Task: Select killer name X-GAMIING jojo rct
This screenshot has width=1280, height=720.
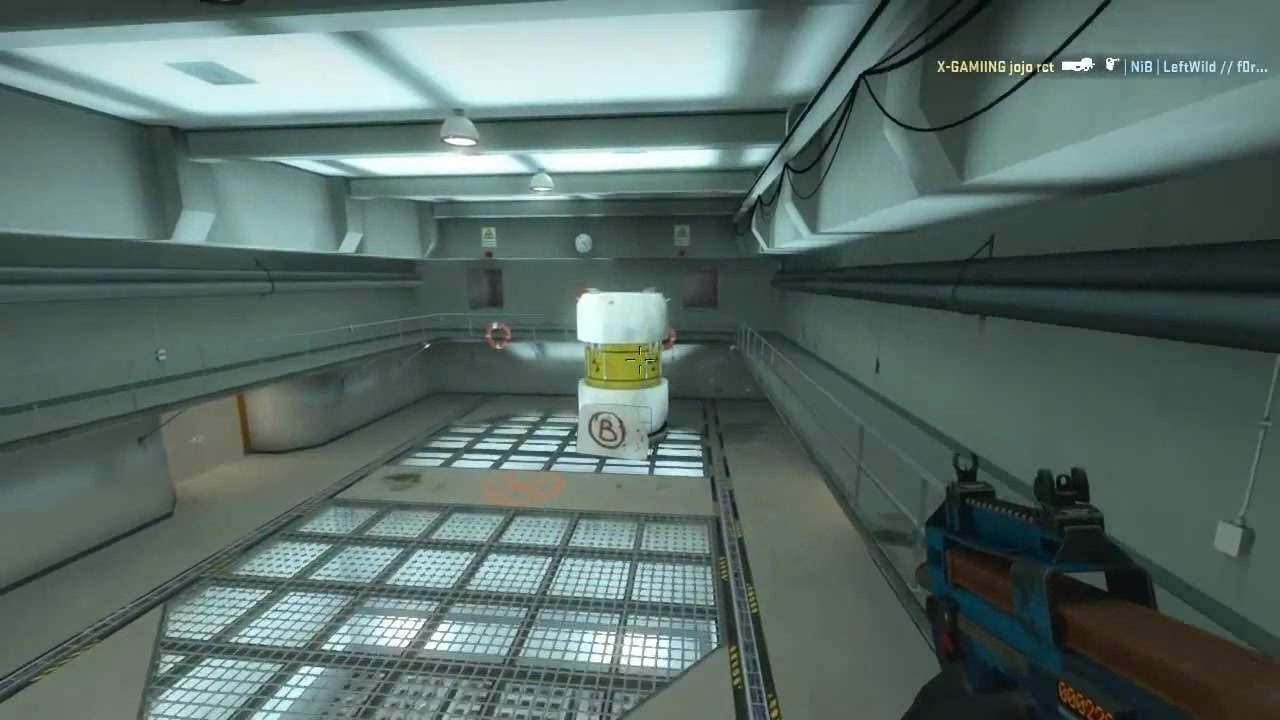Action: coord(994,67)
